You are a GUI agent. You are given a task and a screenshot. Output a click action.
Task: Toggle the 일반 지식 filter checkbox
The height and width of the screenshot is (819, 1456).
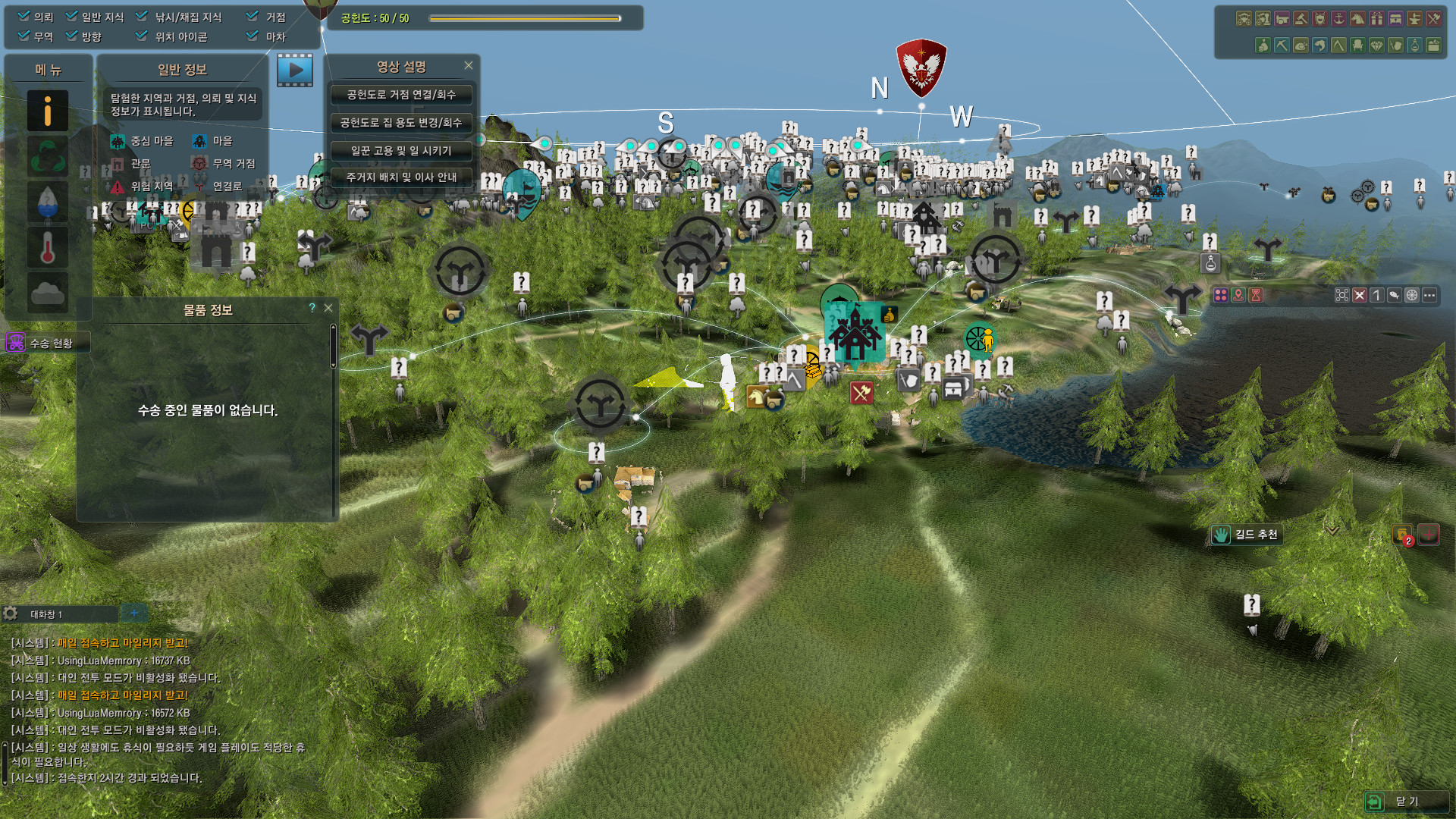point(72,16)
